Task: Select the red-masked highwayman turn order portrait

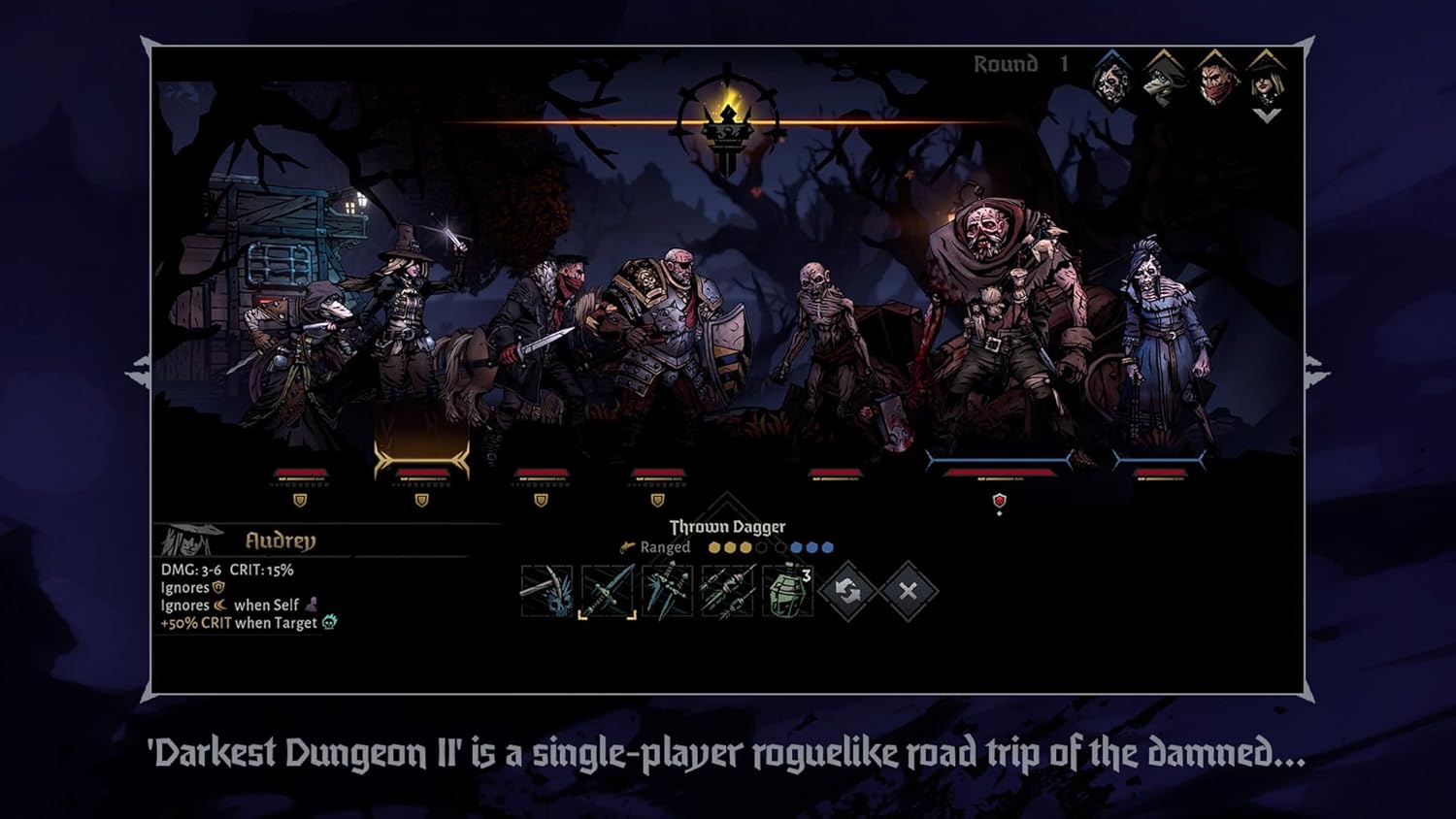Action: 1214,80
